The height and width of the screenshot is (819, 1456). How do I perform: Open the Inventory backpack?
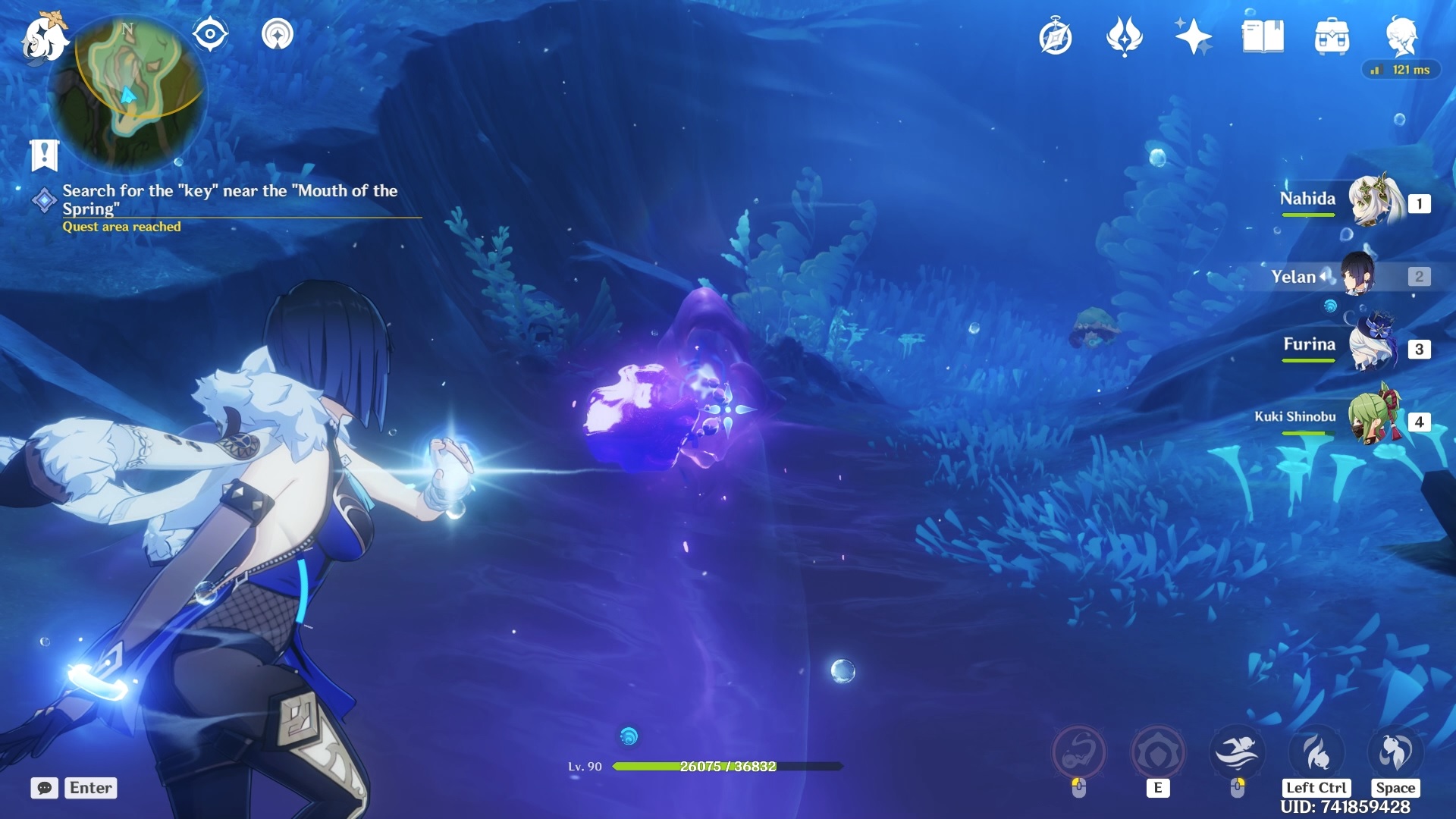pyautogui.click(x=1332, y=35)
